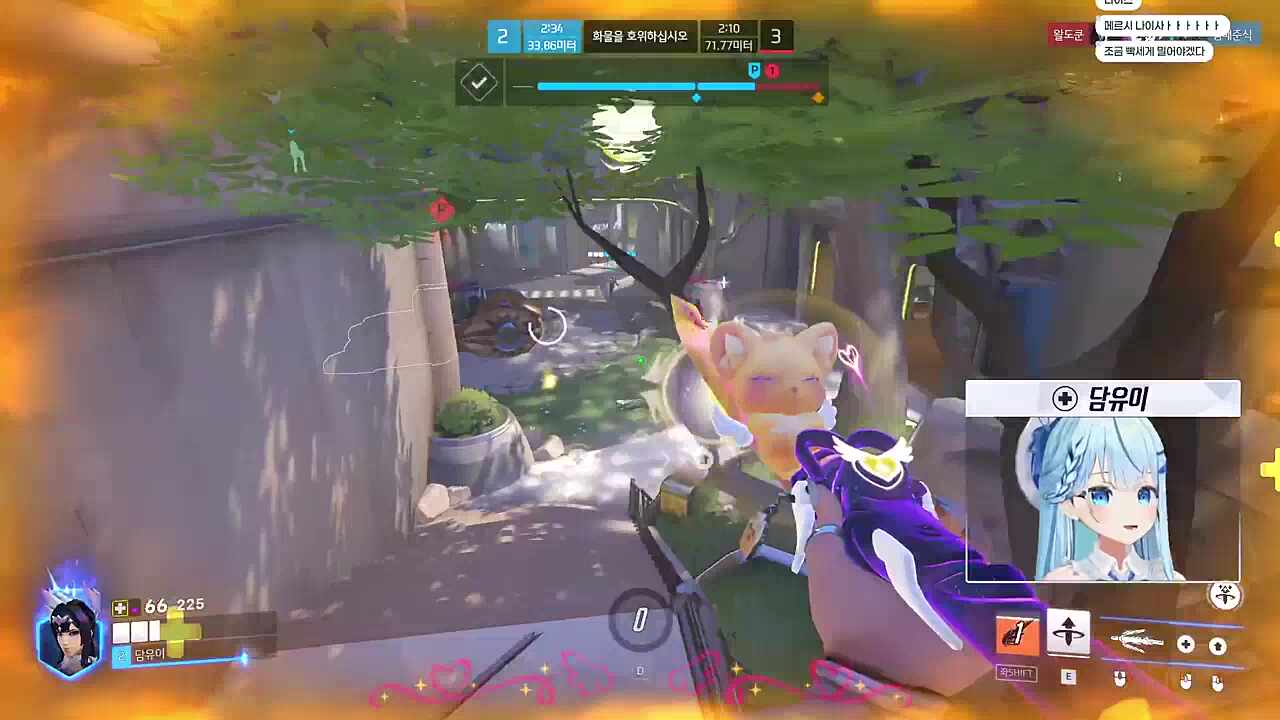1280x720 pixels.
Task: Activate the orange Guardian Angel ability icon
Action: 1017,635
